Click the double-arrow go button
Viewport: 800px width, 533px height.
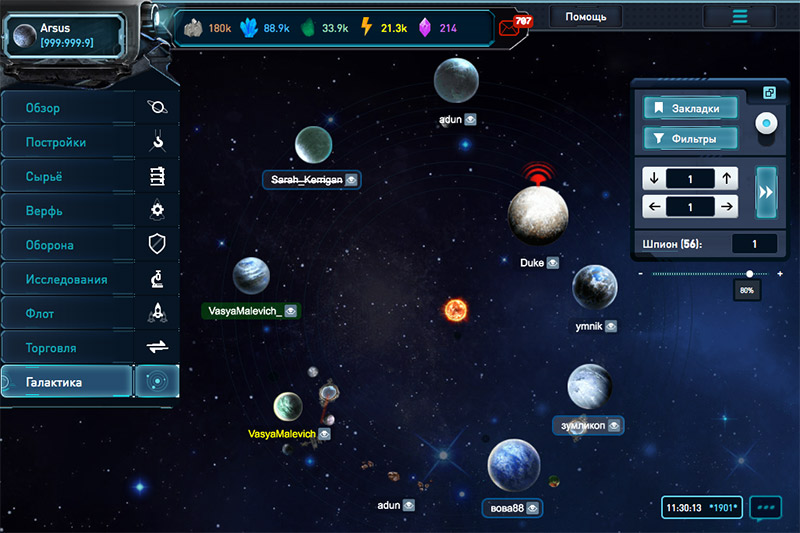click(x=768, y=192)
